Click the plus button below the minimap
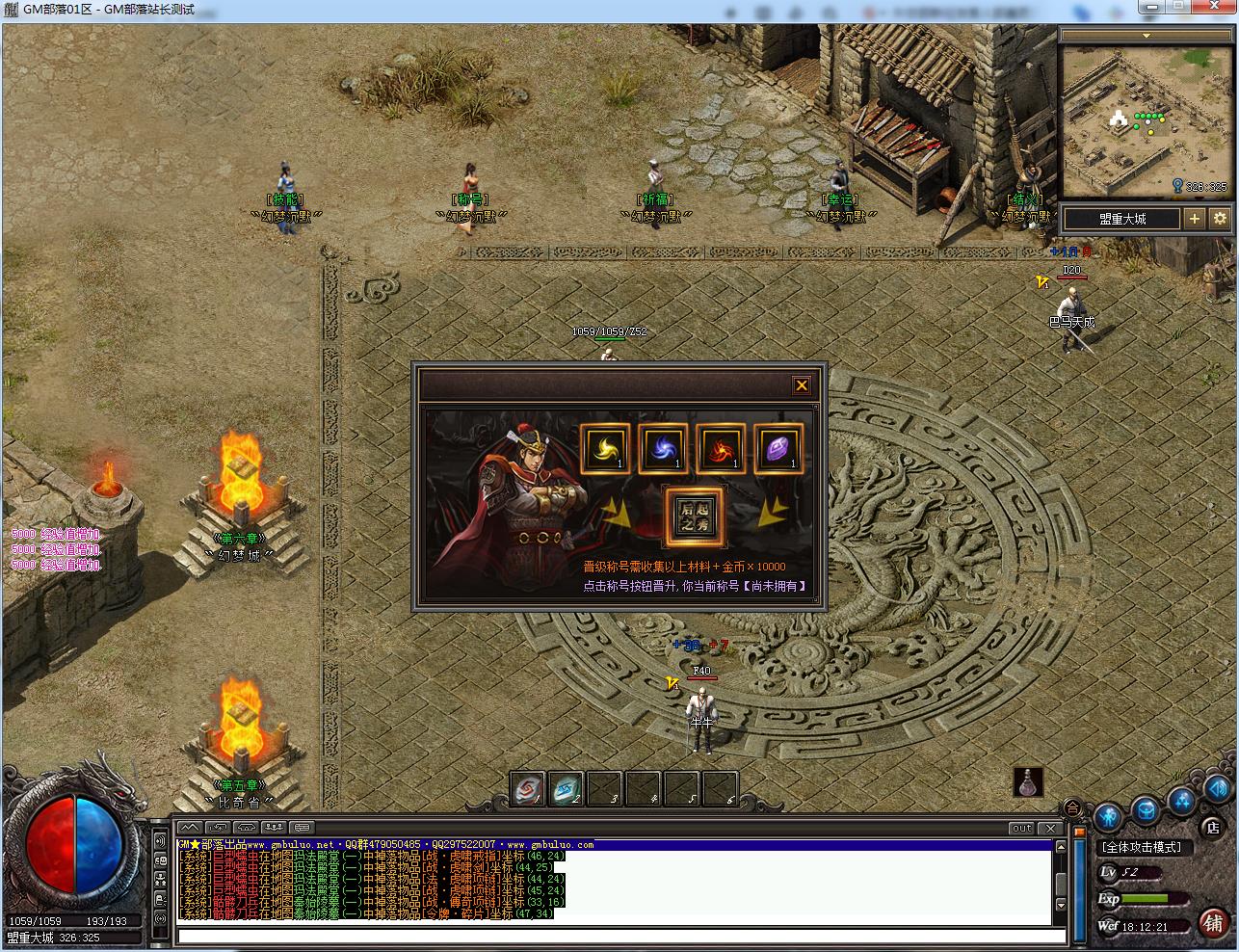The width and height of the screenshot is (1239, 952). pos(1195,219)
